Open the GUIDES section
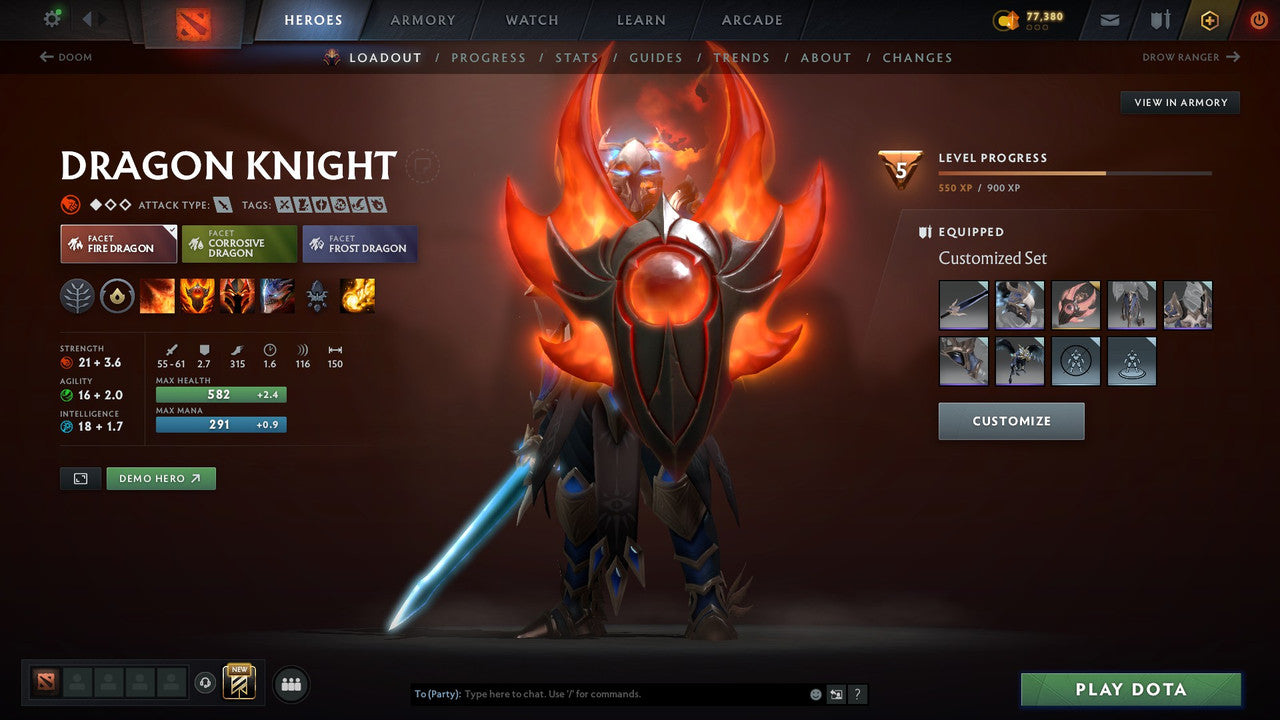Image resolution: width=1280 pixels, height=720 pixels. [x=656, y=57]
